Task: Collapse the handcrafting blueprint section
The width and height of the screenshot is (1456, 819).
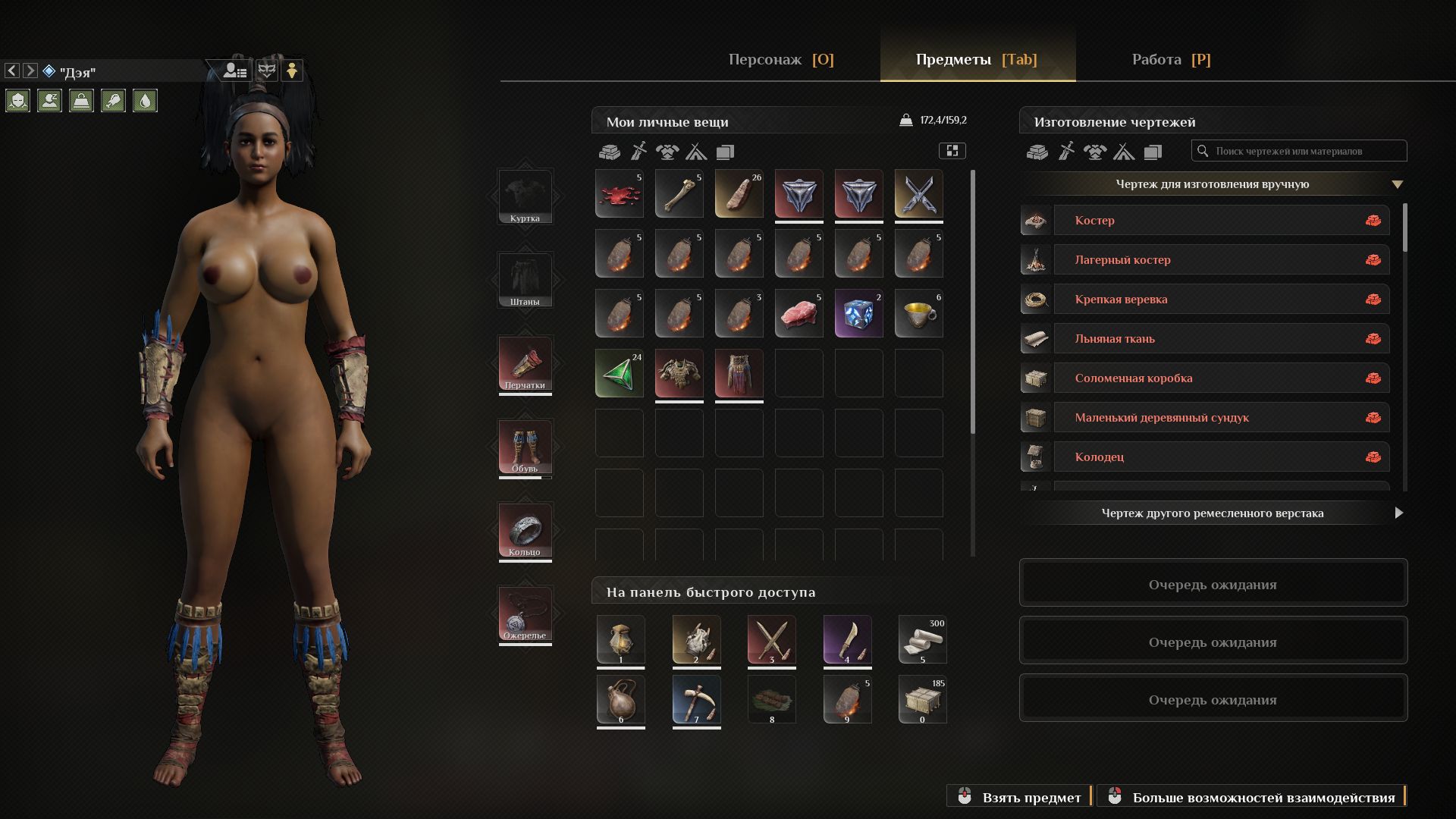Action: [x=1397, y=184]
